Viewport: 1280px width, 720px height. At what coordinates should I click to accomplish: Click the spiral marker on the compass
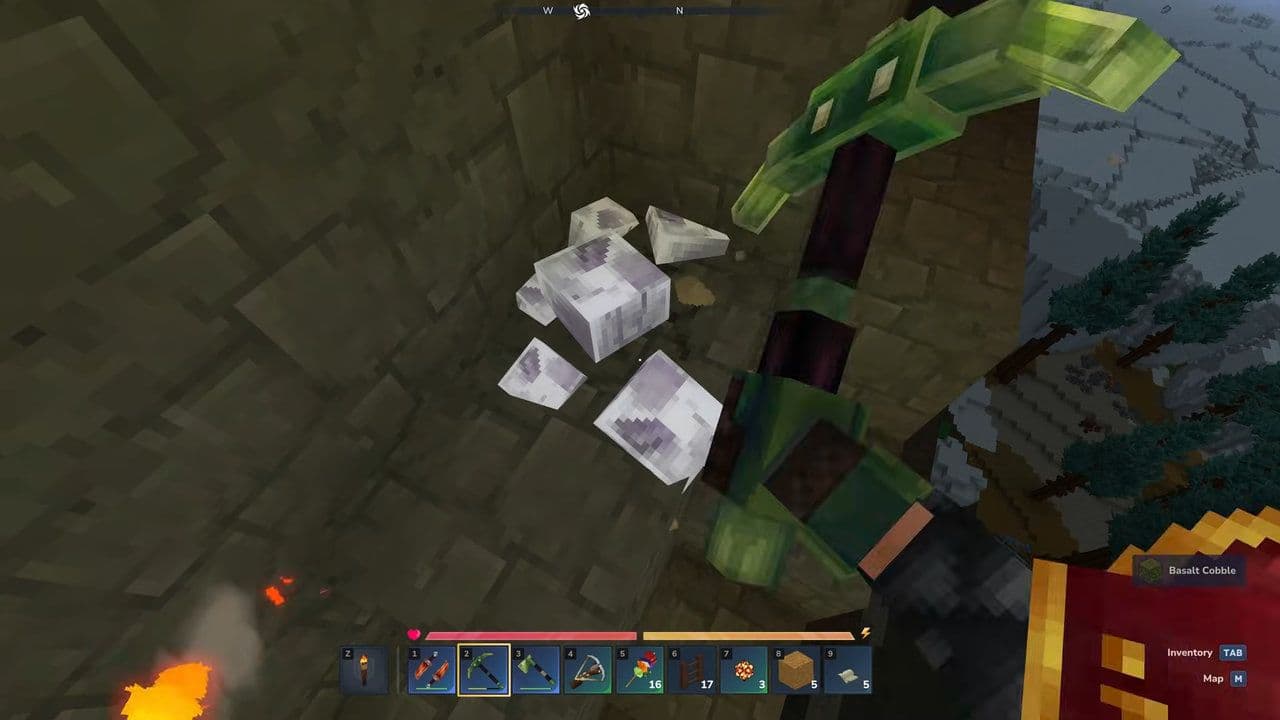[583, 9]
